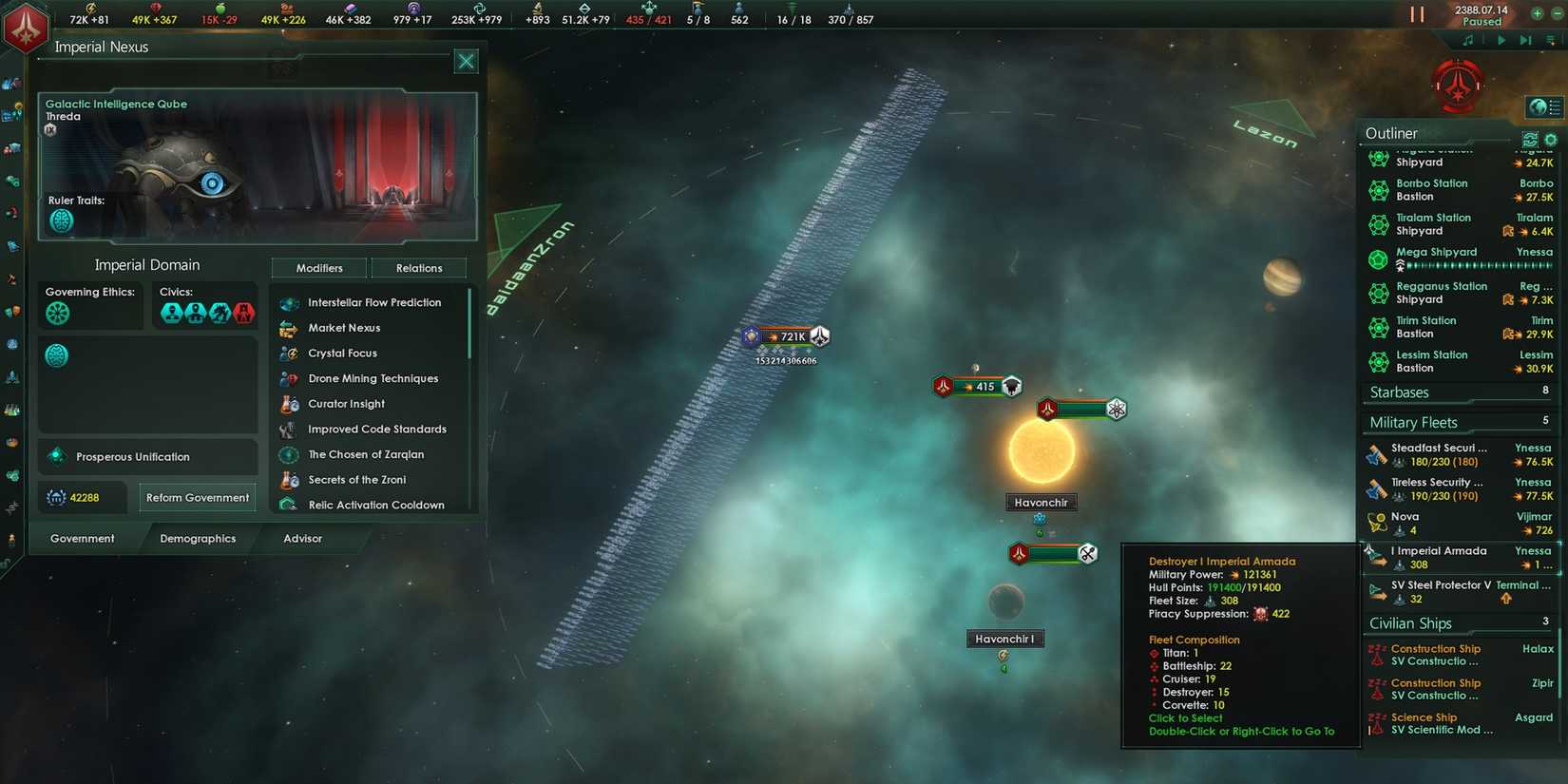Switch to the Relations tab
Image resolution: width=1568 pixels, height=784 pixels.
pyautogui.click(x=418, y=267)
